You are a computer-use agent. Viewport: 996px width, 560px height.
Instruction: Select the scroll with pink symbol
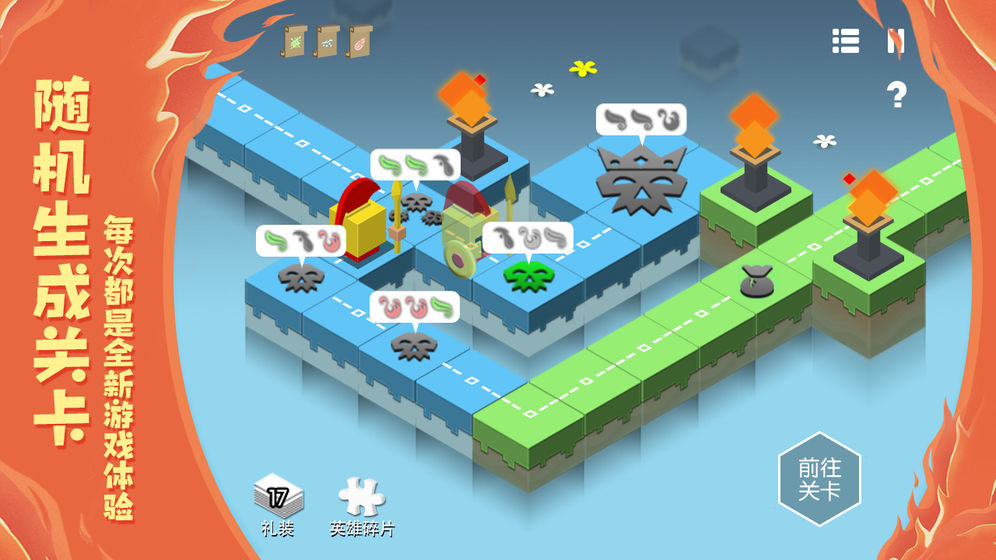(x=359, y=41)
